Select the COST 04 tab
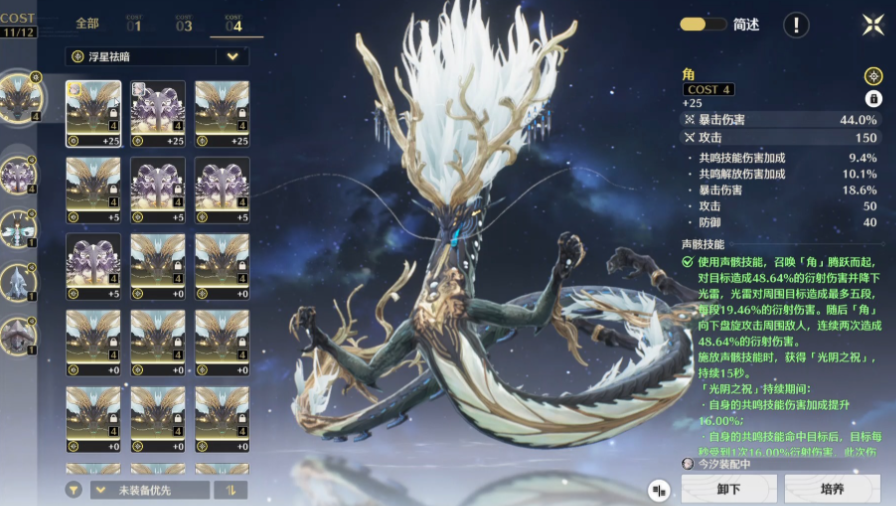 click(233, 23)
